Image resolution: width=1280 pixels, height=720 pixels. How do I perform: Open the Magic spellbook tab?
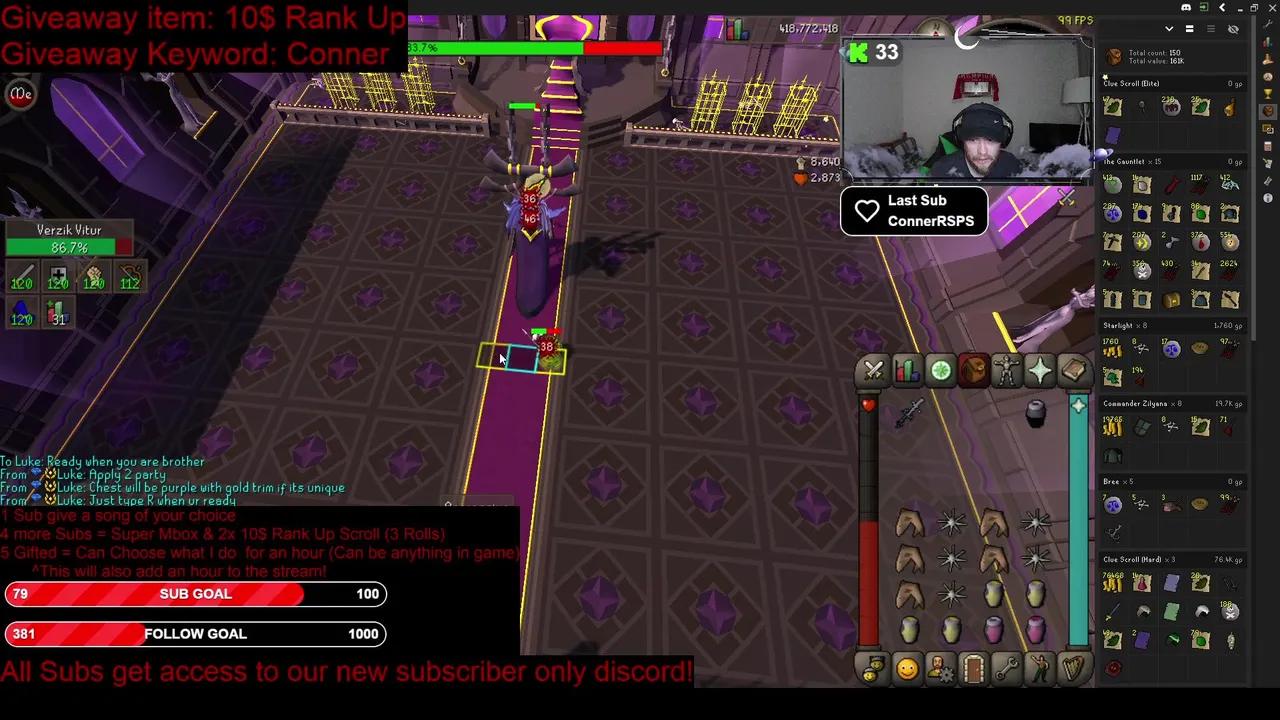tap(1072, 371)
